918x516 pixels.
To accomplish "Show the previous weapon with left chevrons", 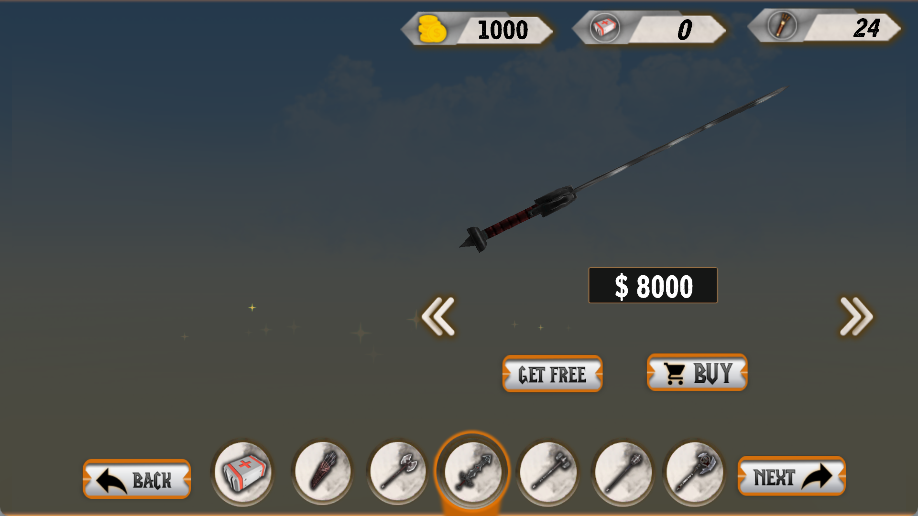I will pyautogui.click(x=438, y=316).
